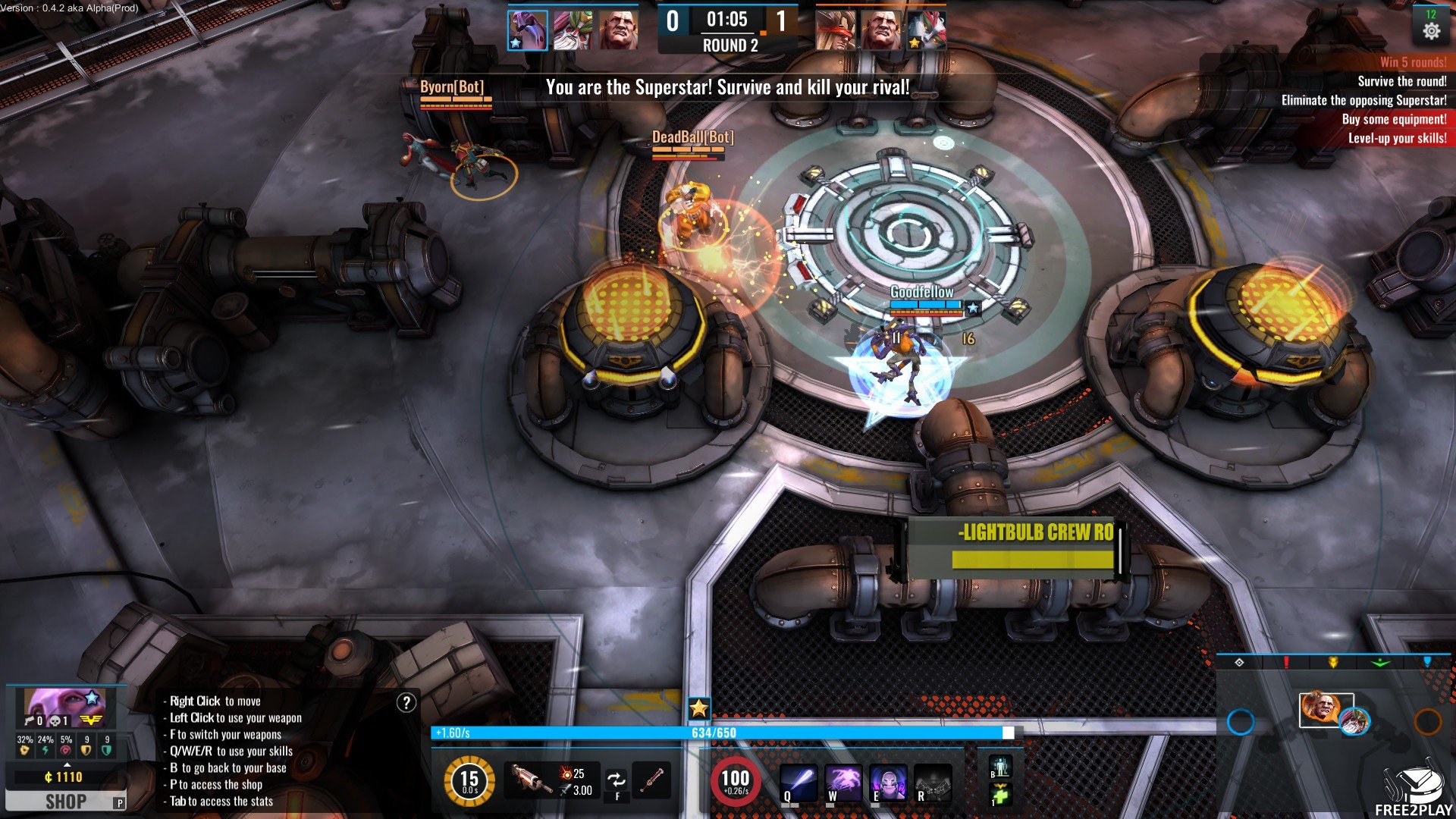Use the recall-to-base teleport icon
Viewport: 1456px width, 819px height.
[x=999, y=767]
